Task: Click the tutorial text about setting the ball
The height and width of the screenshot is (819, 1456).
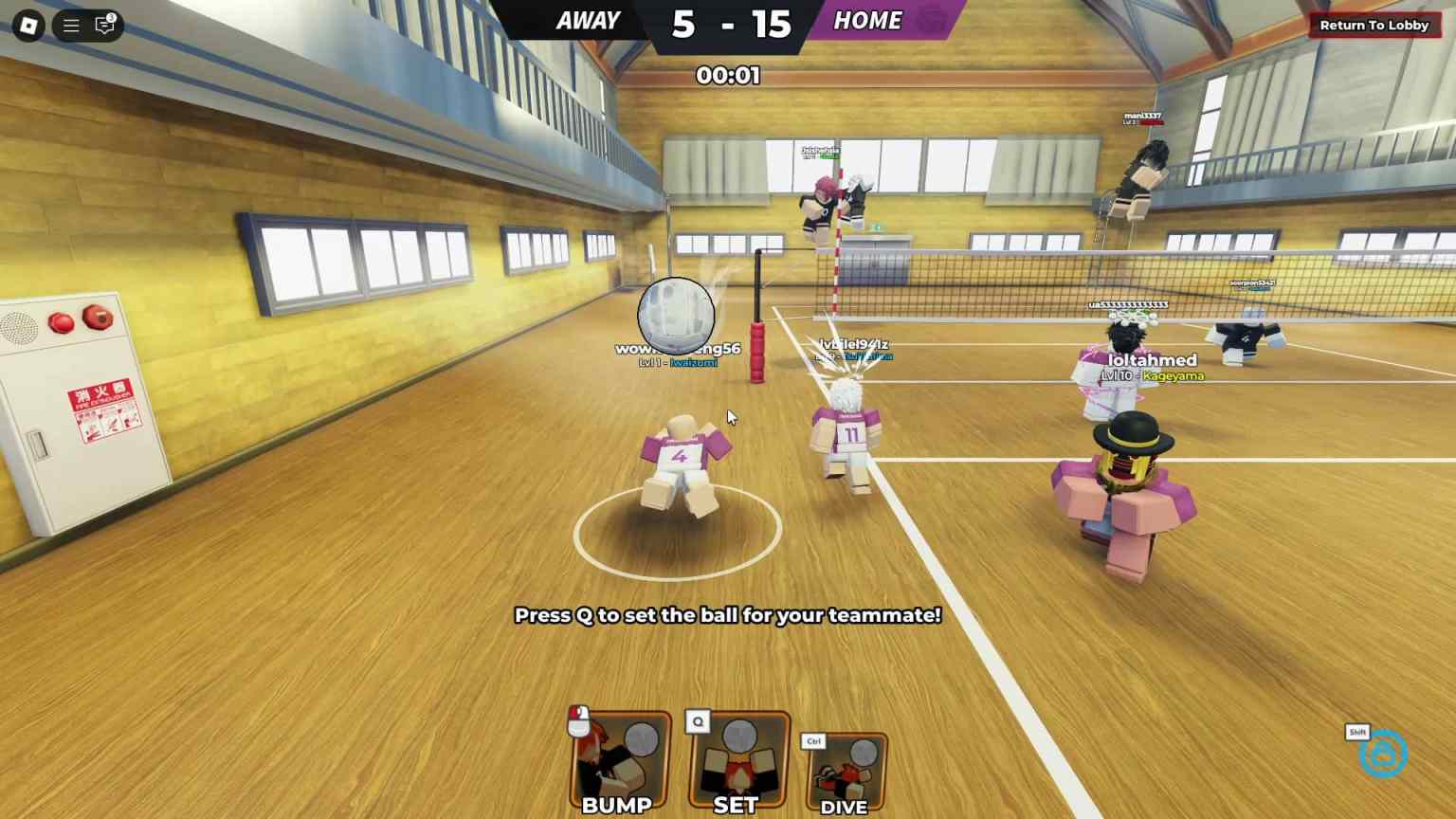Action: coord(728,615)
